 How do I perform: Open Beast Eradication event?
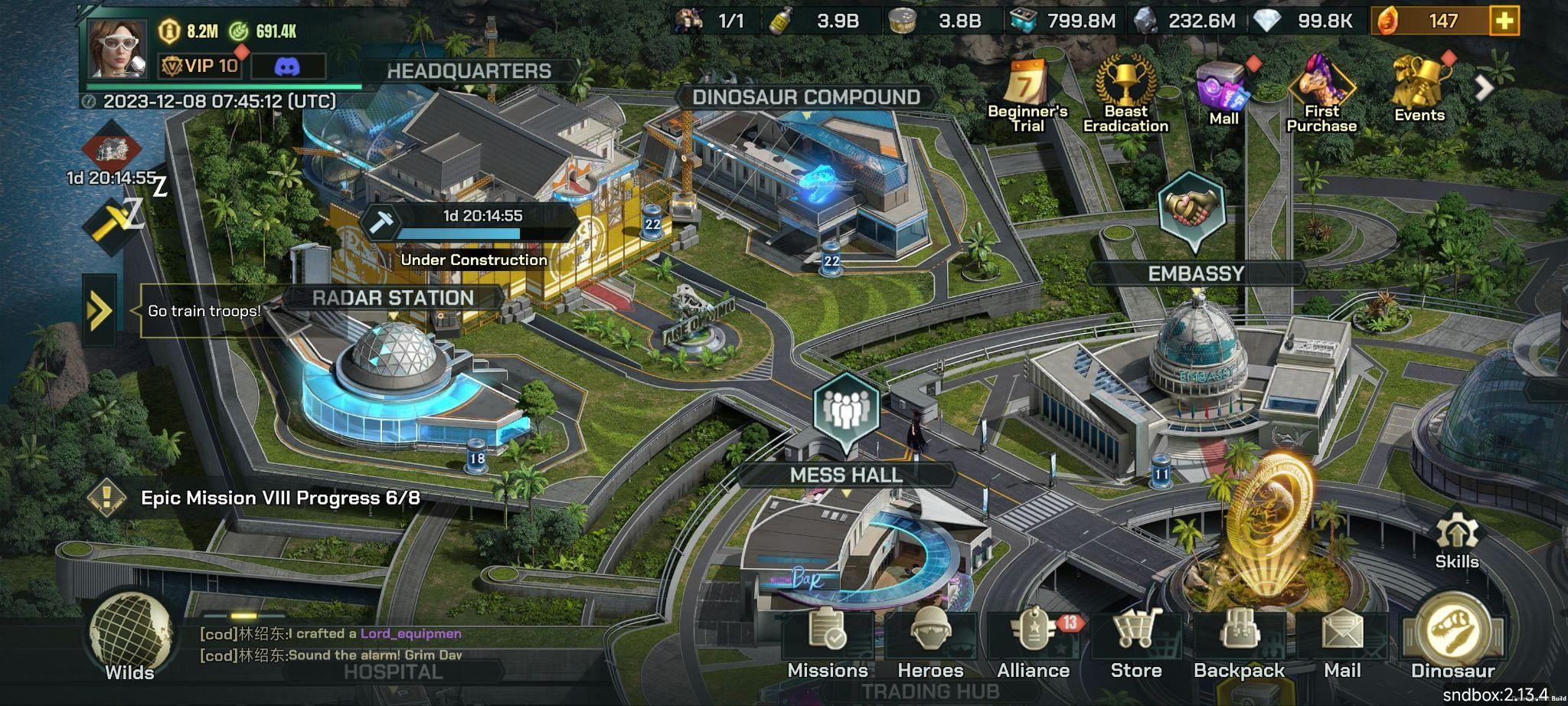[1125, 96]
